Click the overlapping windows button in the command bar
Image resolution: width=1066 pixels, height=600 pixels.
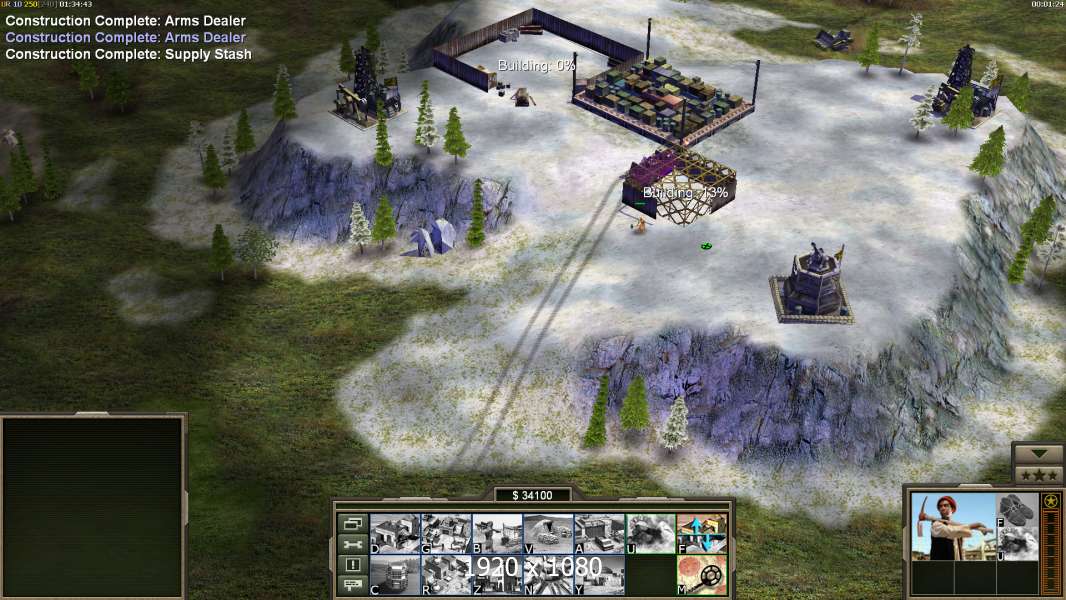click(352, 523)
